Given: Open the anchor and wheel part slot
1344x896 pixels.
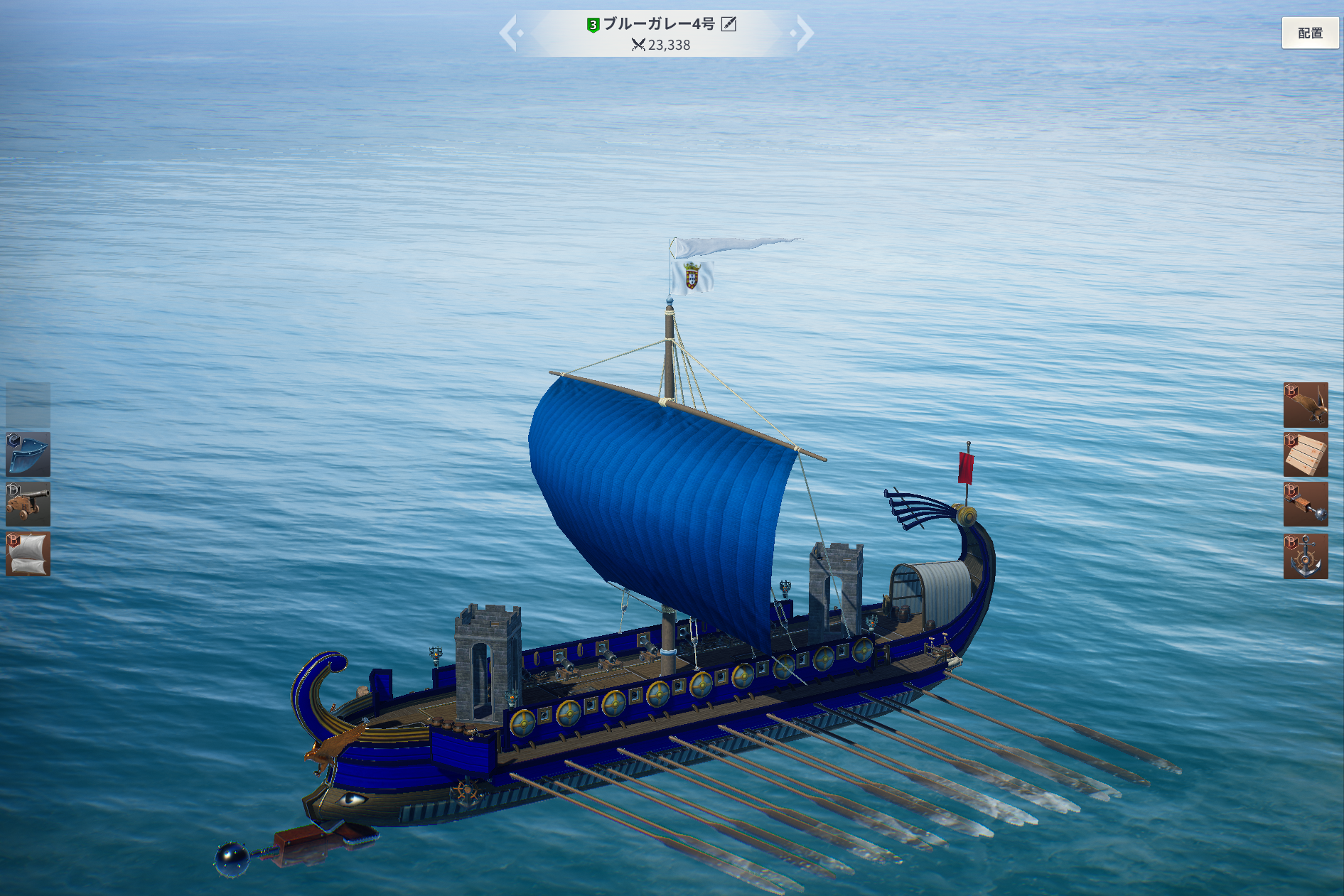Looking at the screenshot, I should tap(1305, 556).
